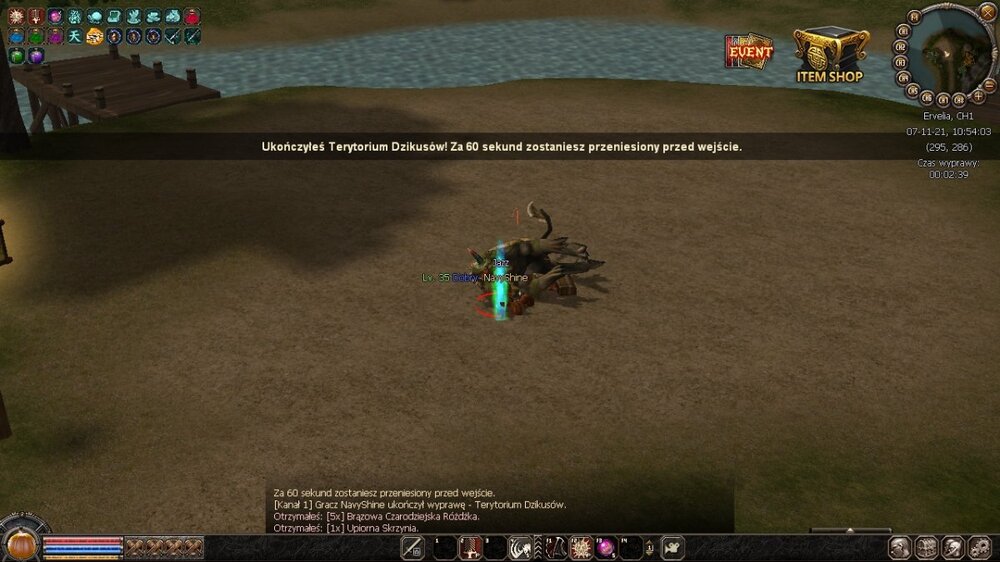Viewport: 1000px width, 562px height.
Task: Select the golden buff icon
Action: pyautogui.click(x=95, y=37)
